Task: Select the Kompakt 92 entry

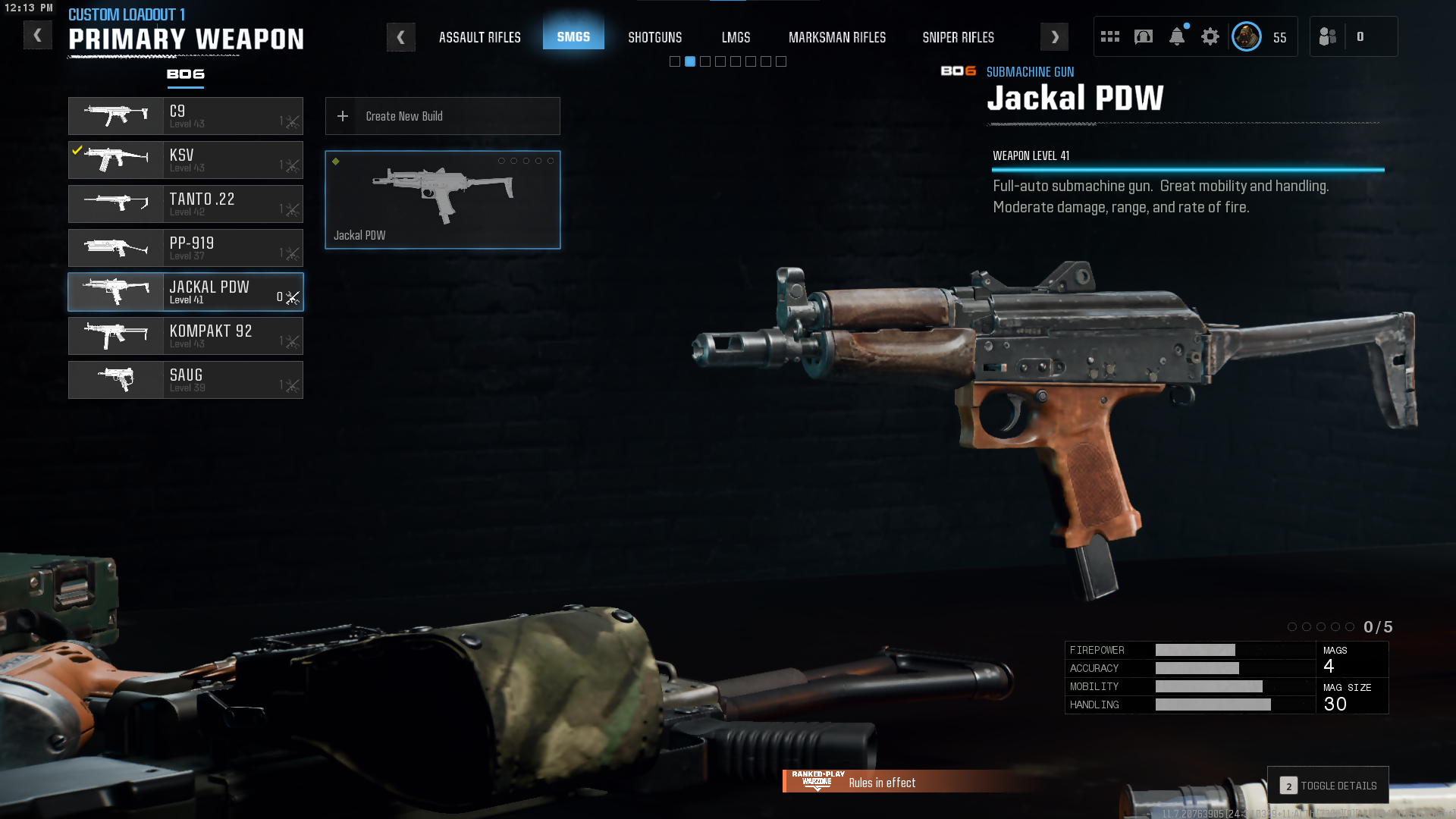Action: (186, 336)
